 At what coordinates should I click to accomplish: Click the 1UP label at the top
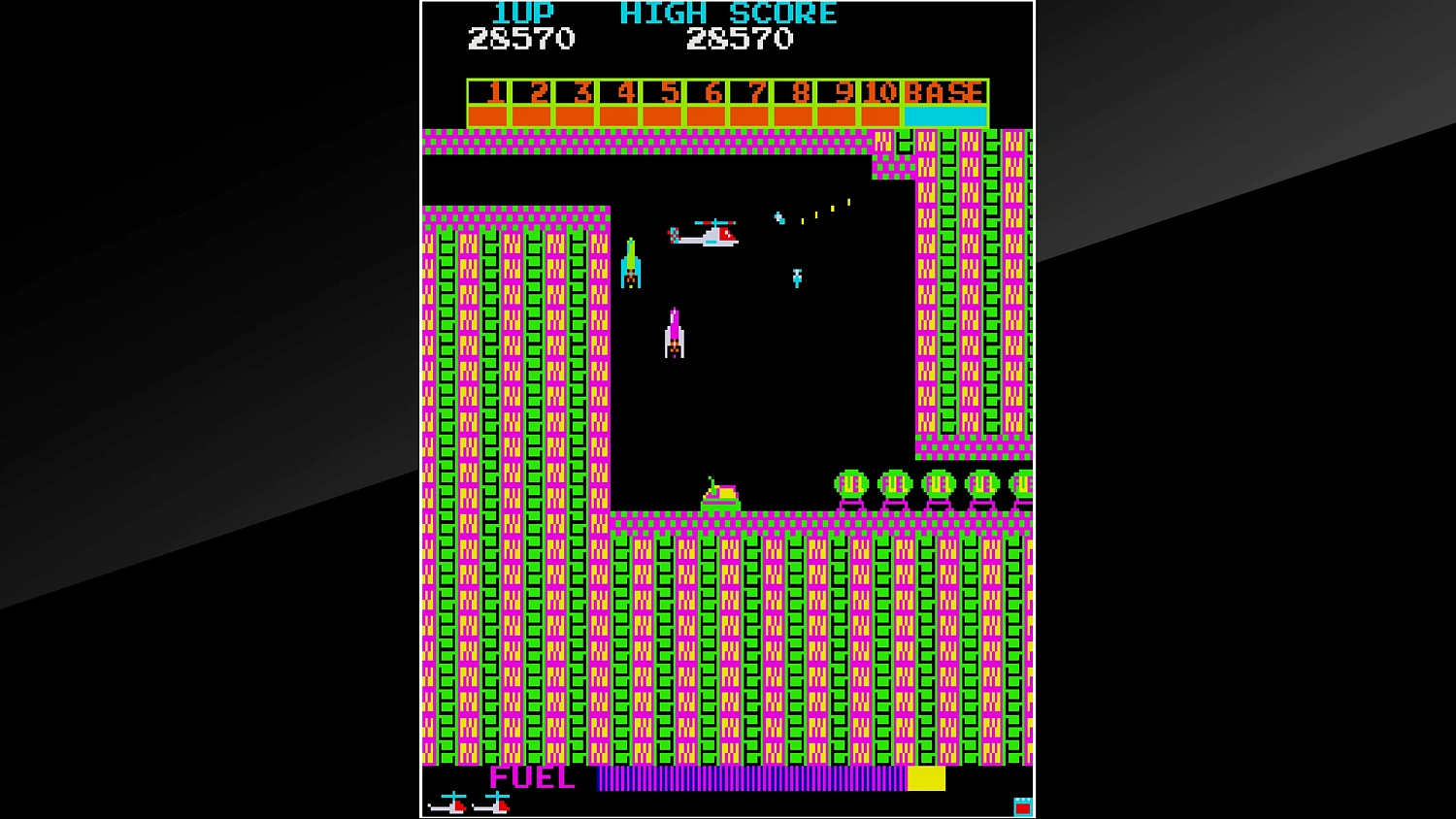coord(521,13)
